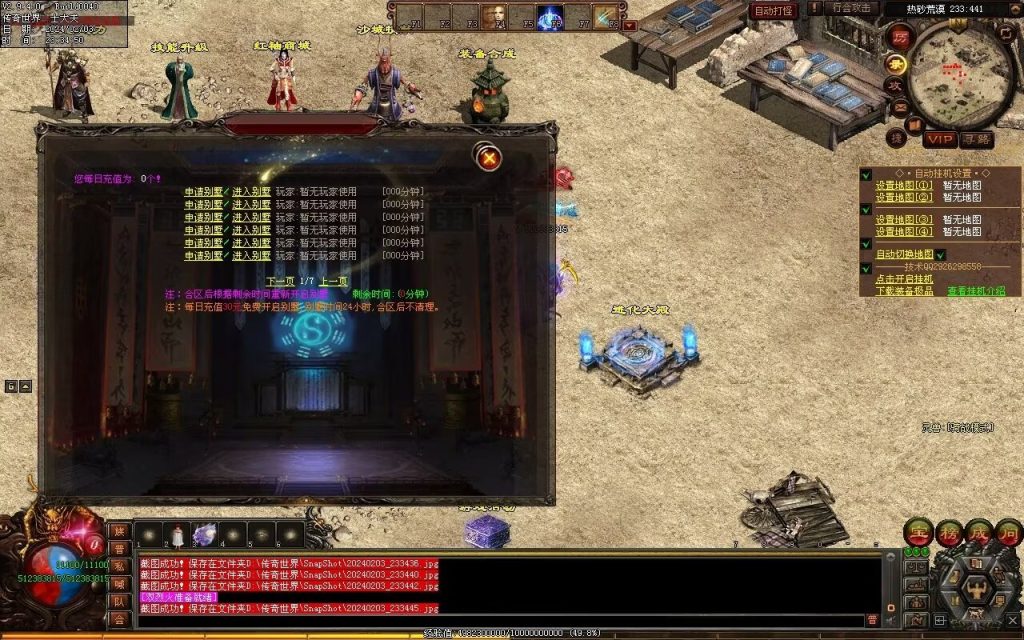Click the 下载装备极品 link
This screenshot has width=1024, height=640.
tap(904, 291)
